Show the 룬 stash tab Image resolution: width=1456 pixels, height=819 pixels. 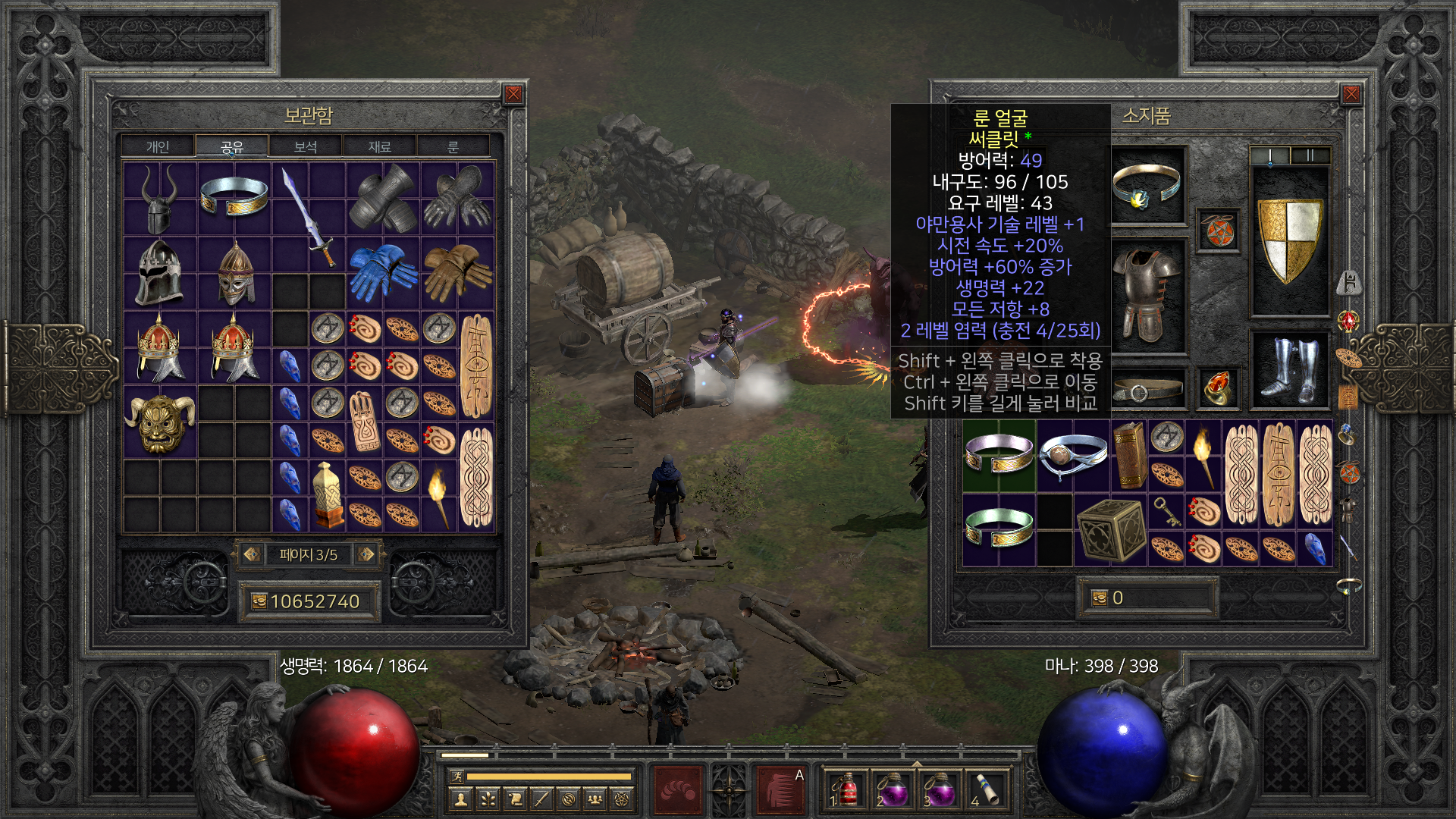point(453,146)
